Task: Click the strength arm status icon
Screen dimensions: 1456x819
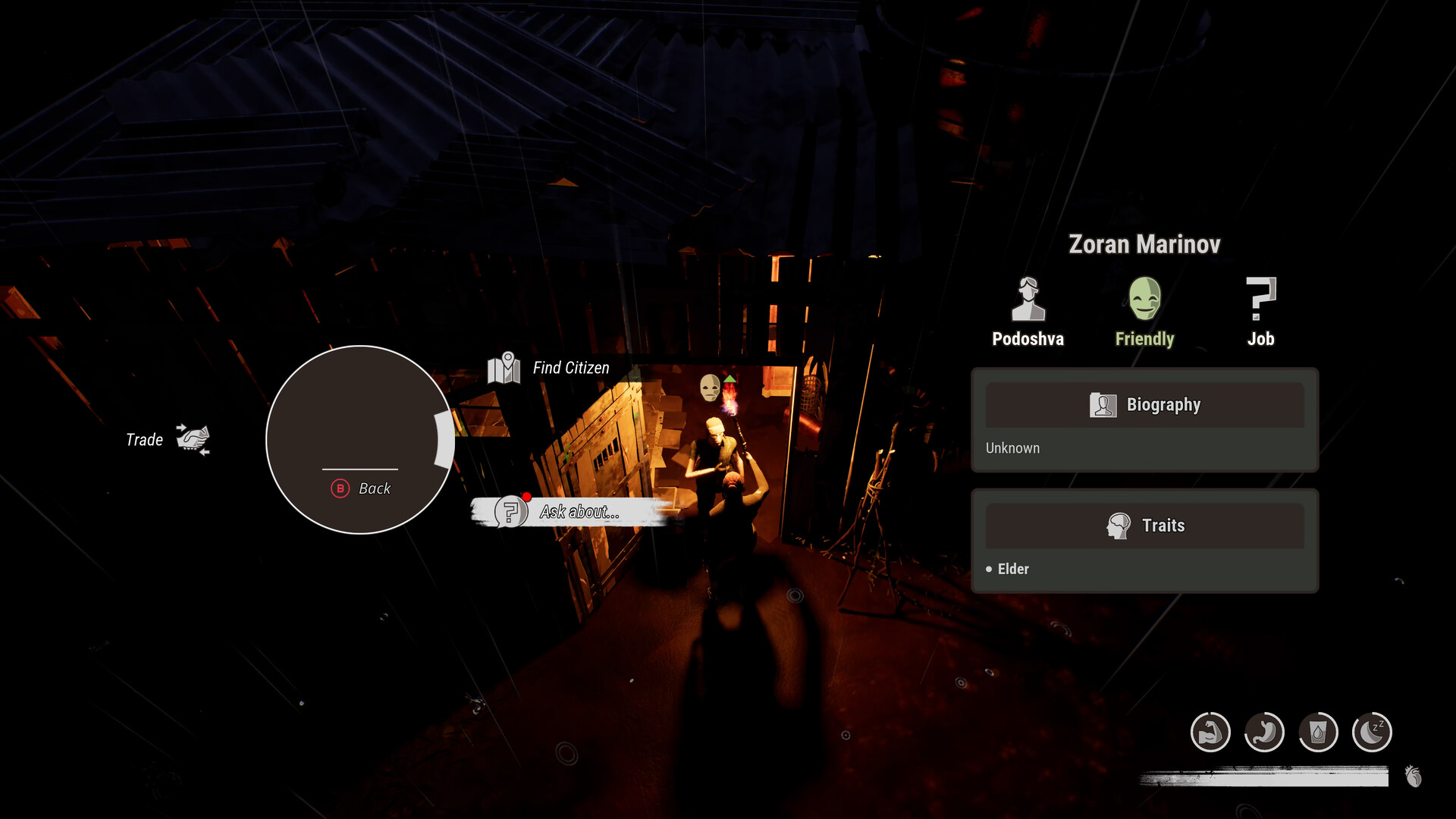Action: tap(1210, 733)
